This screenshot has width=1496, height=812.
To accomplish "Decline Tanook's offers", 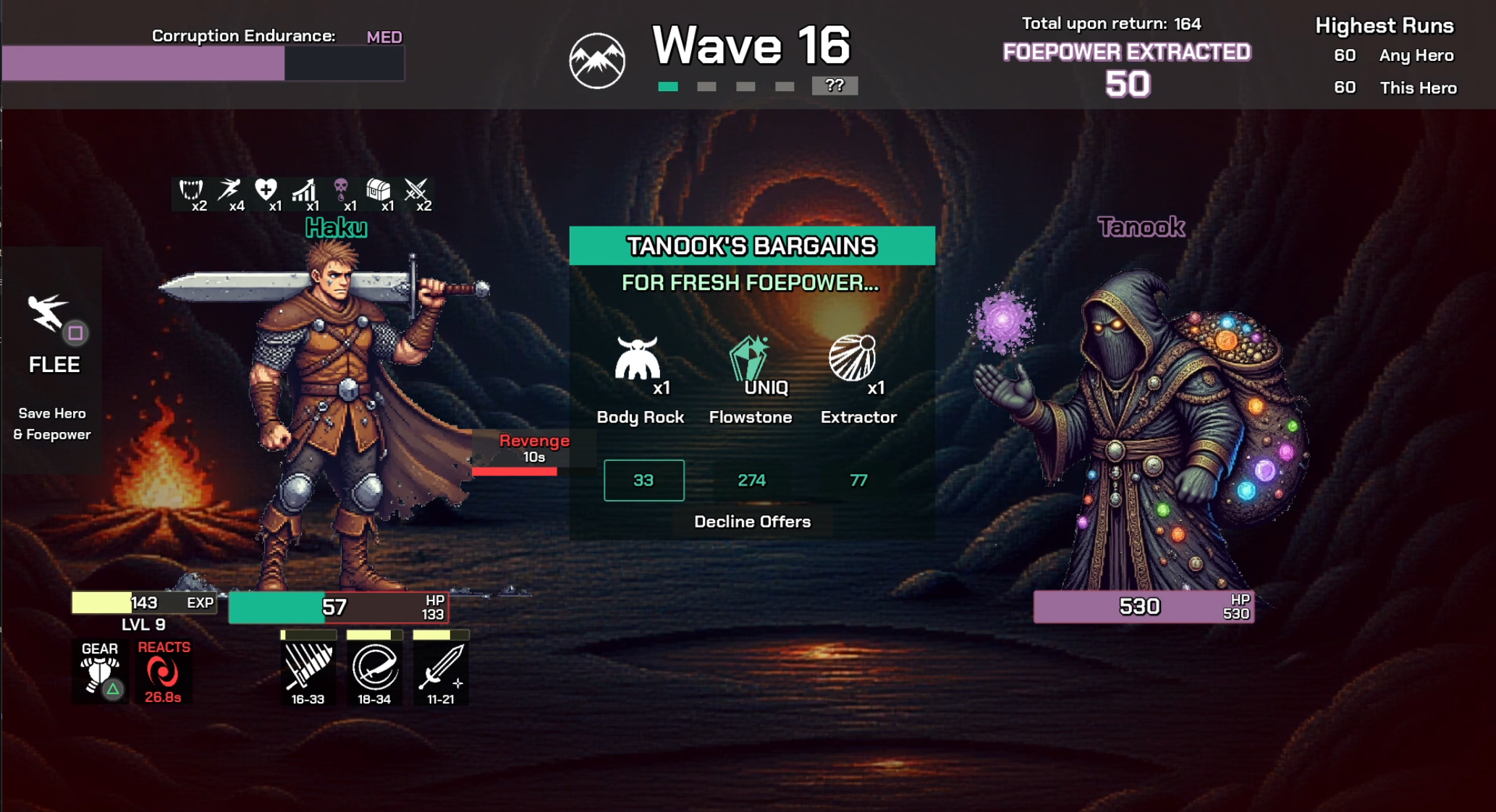I will pyautogui.click(x=752, y=522).
